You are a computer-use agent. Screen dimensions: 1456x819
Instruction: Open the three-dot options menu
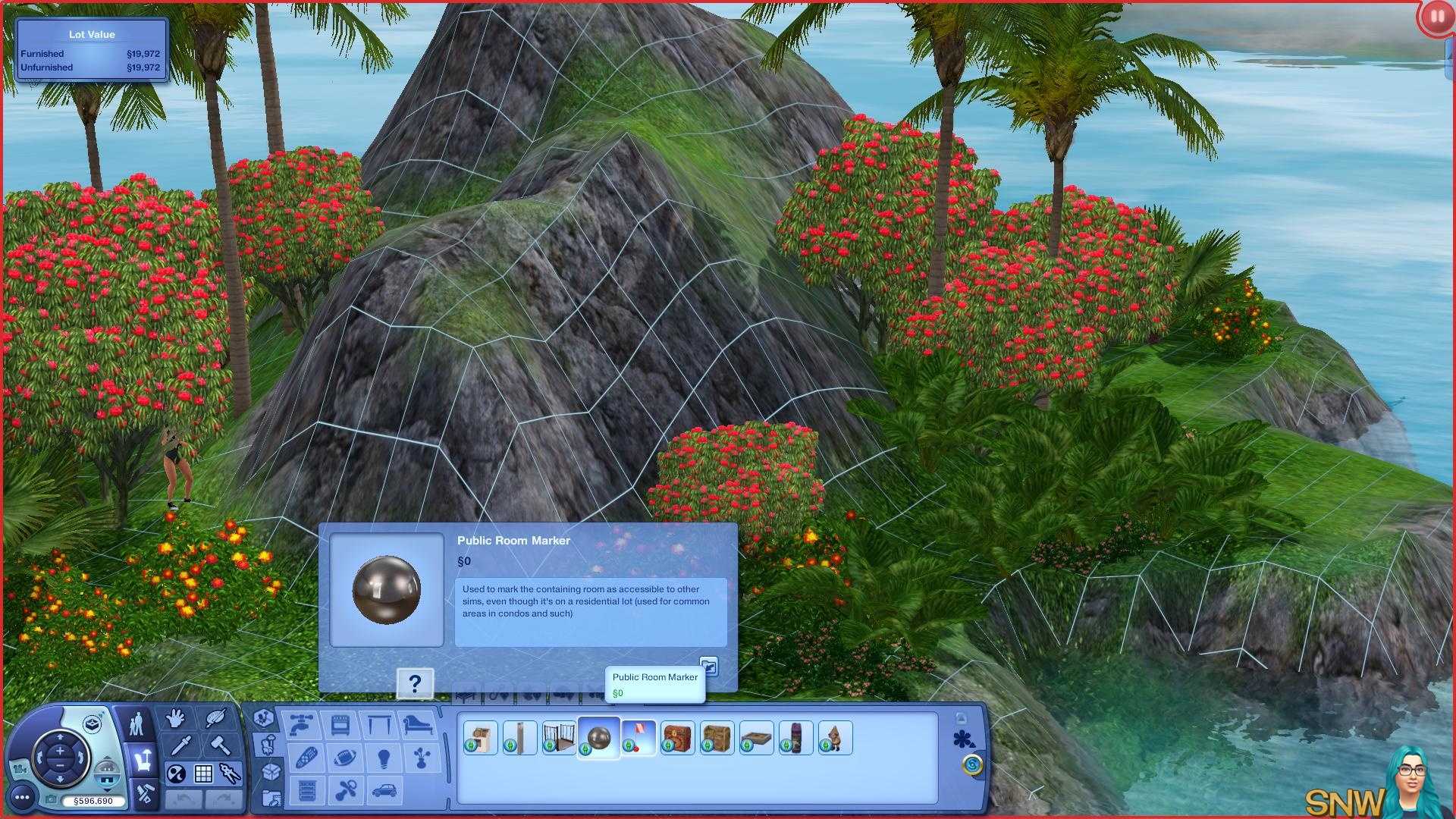[x=23, y=797]
